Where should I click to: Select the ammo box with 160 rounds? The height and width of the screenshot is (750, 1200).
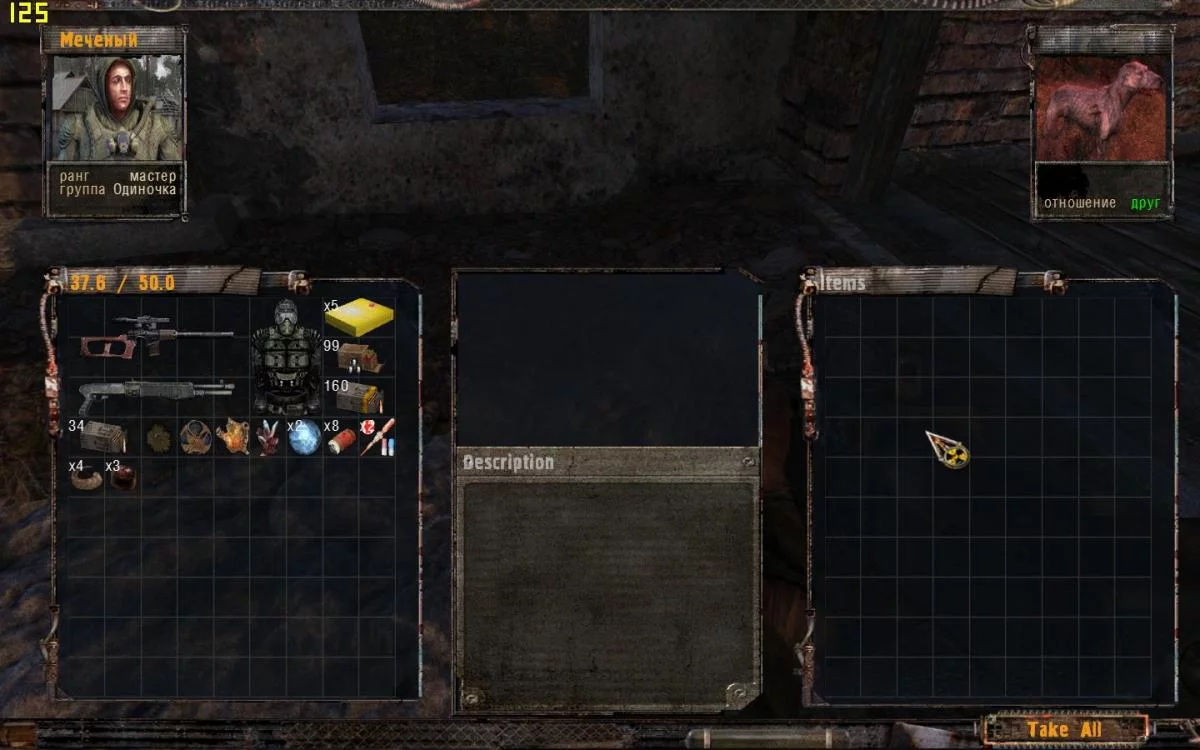tap(360, 396)
